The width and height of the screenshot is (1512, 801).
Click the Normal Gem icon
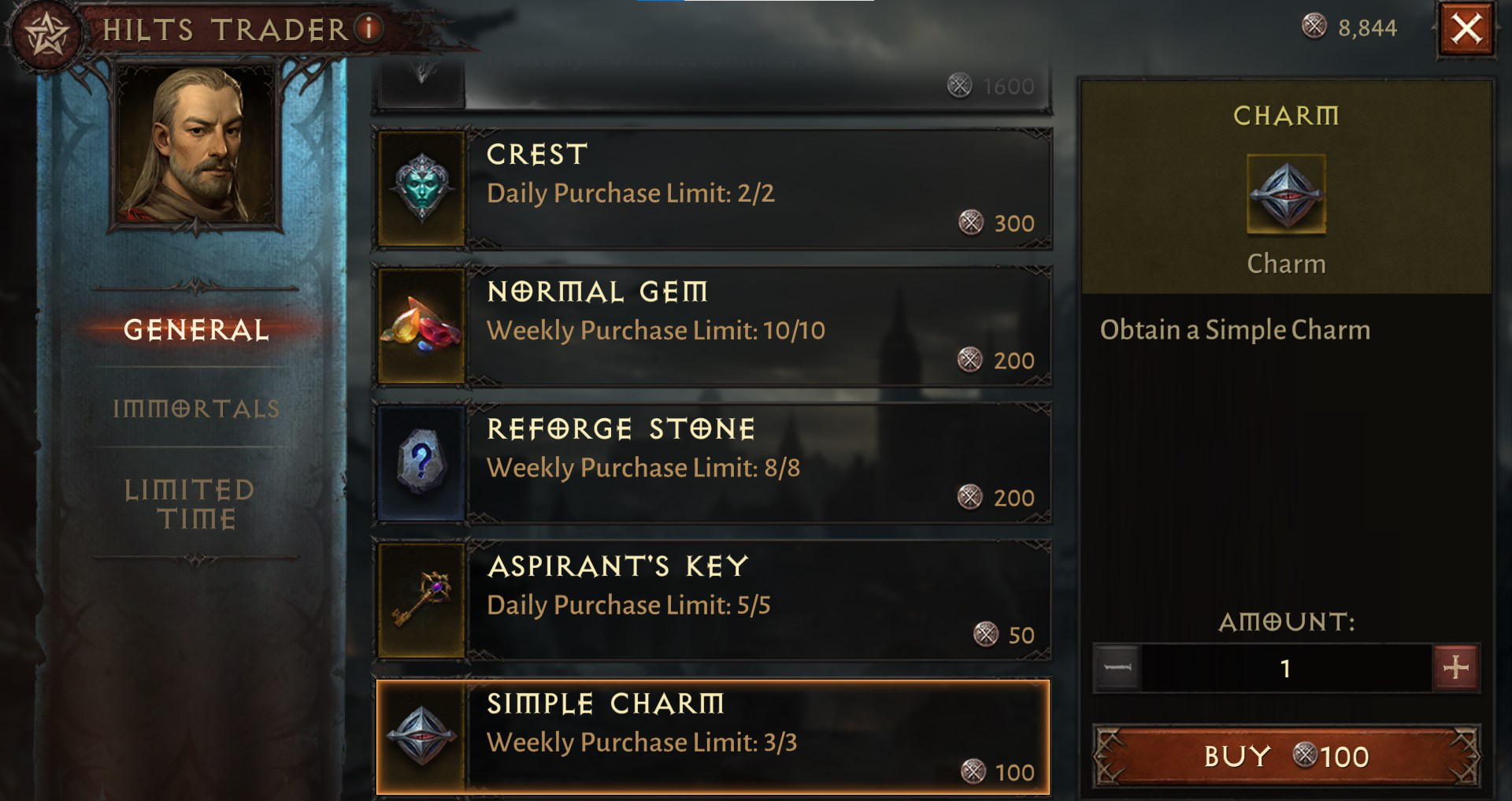(421, 327)
